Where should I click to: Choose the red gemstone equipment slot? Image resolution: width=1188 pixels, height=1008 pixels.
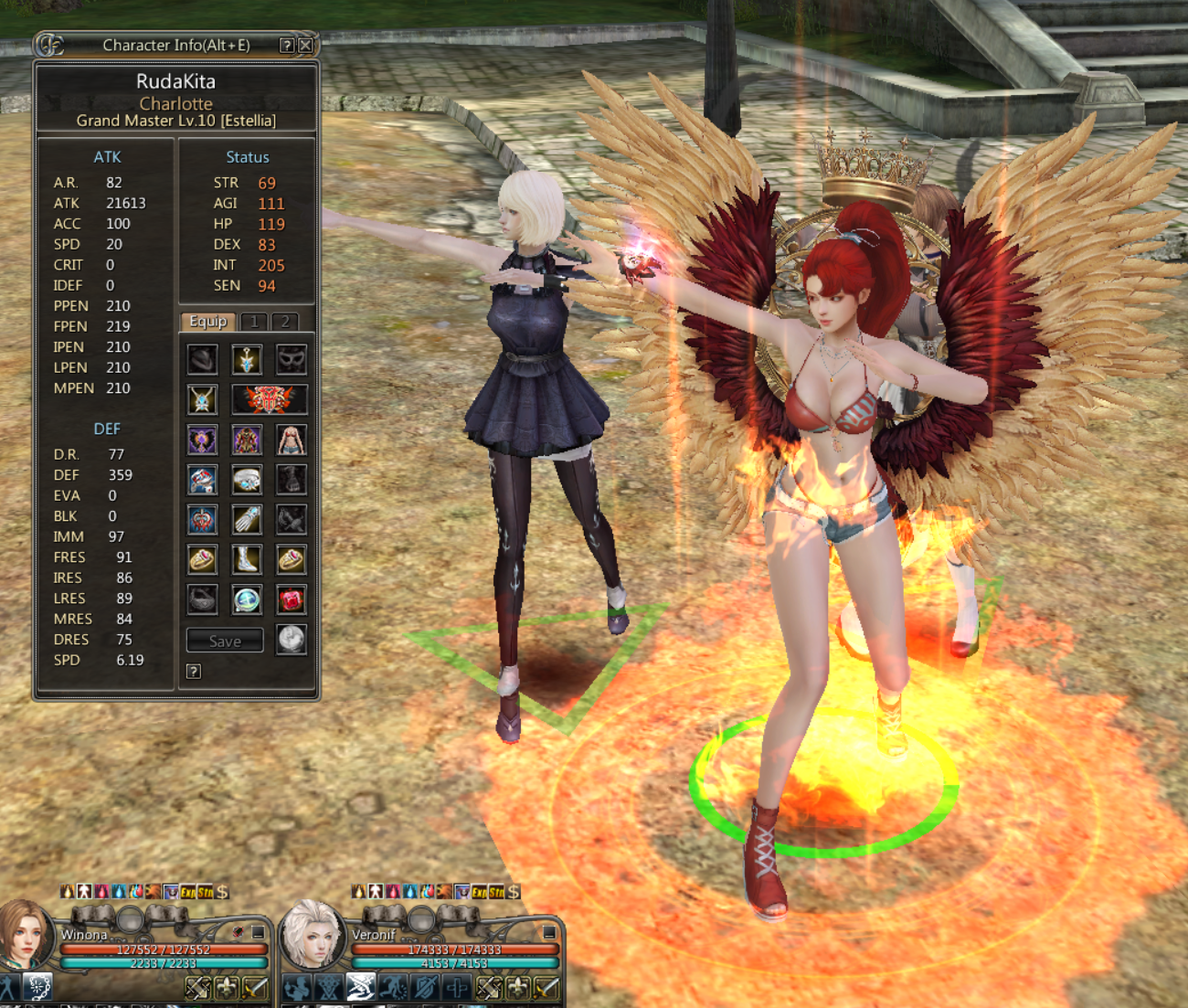pos(292,599)
